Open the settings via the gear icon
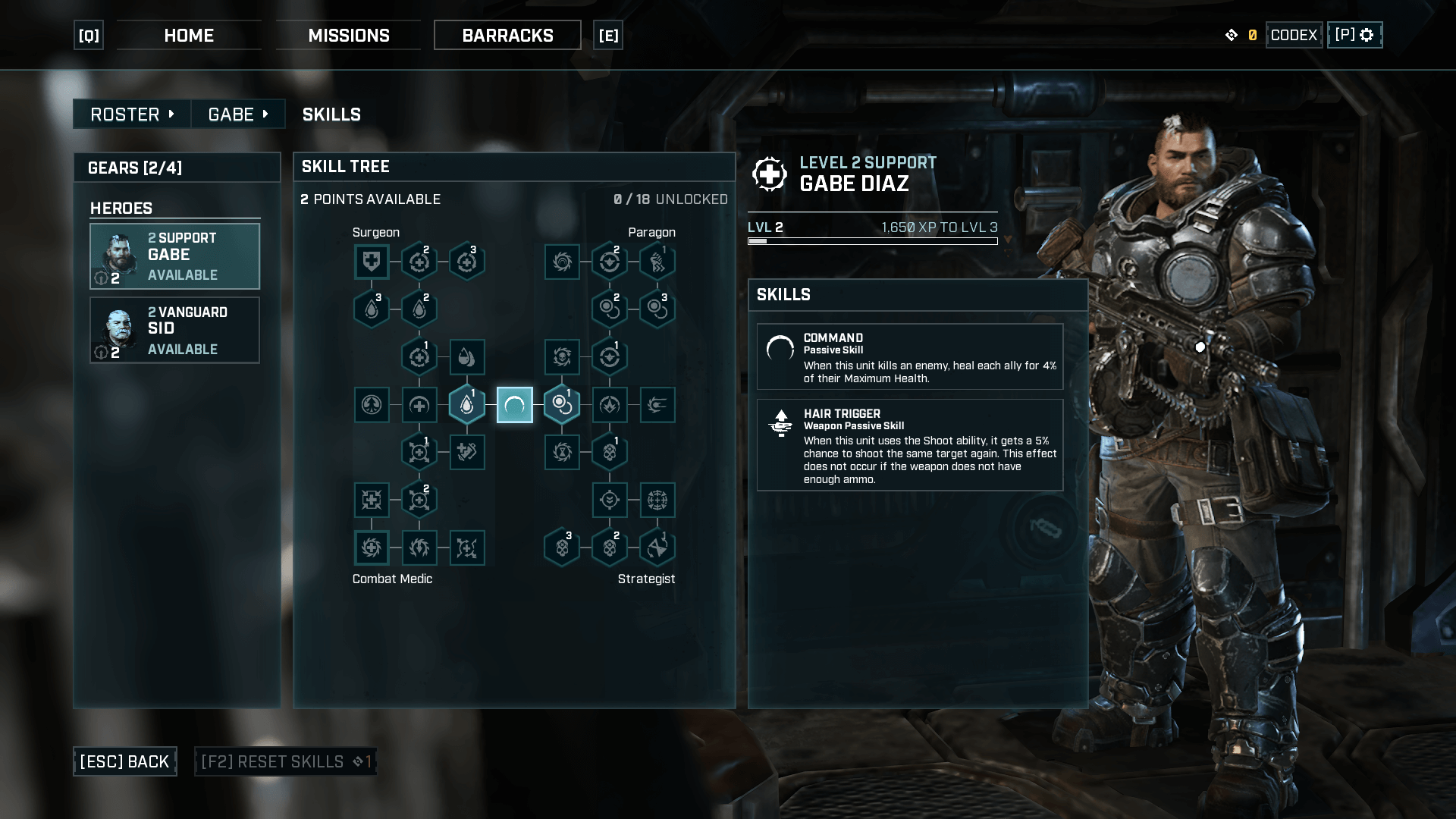The width and height of the screenshot is (1456, 819). pyautogui.click(x=1367, y=34)
